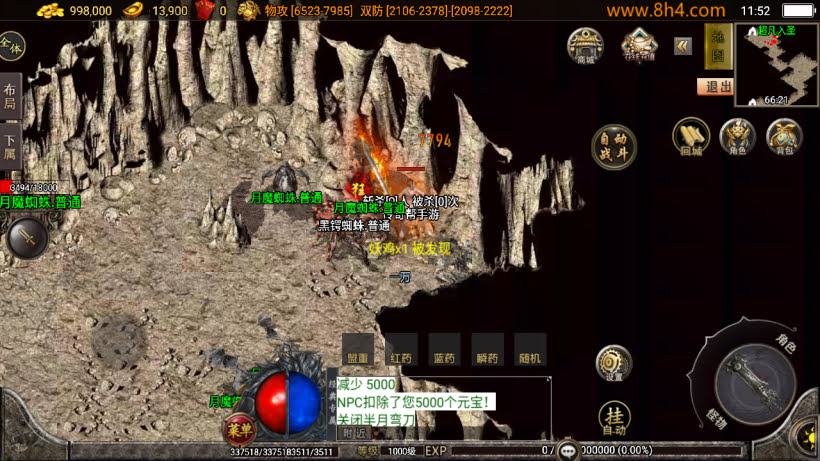Image resolution: width=820 pixels, height=461 pixels.
Task: Use the 随机 random teleport slot
Action: (x=530, y=350)
